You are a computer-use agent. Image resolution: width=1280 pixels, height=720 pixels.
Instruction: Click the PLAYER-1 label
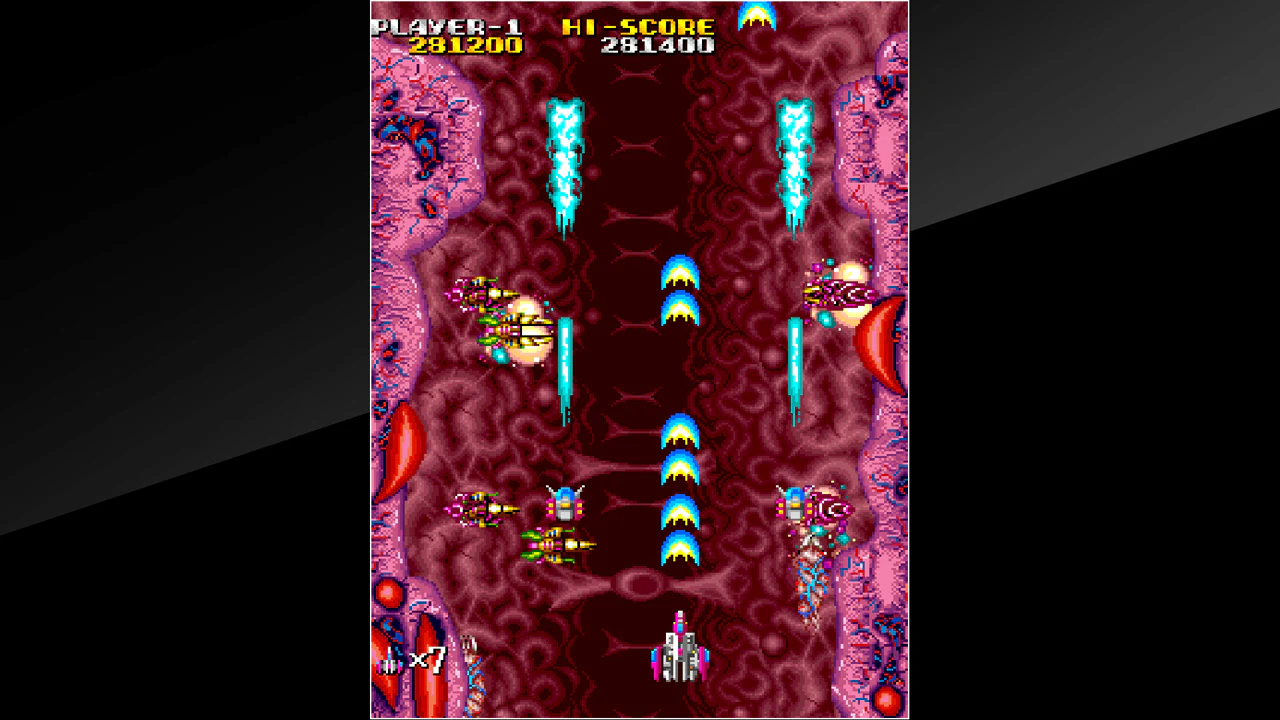click(446, 25)
